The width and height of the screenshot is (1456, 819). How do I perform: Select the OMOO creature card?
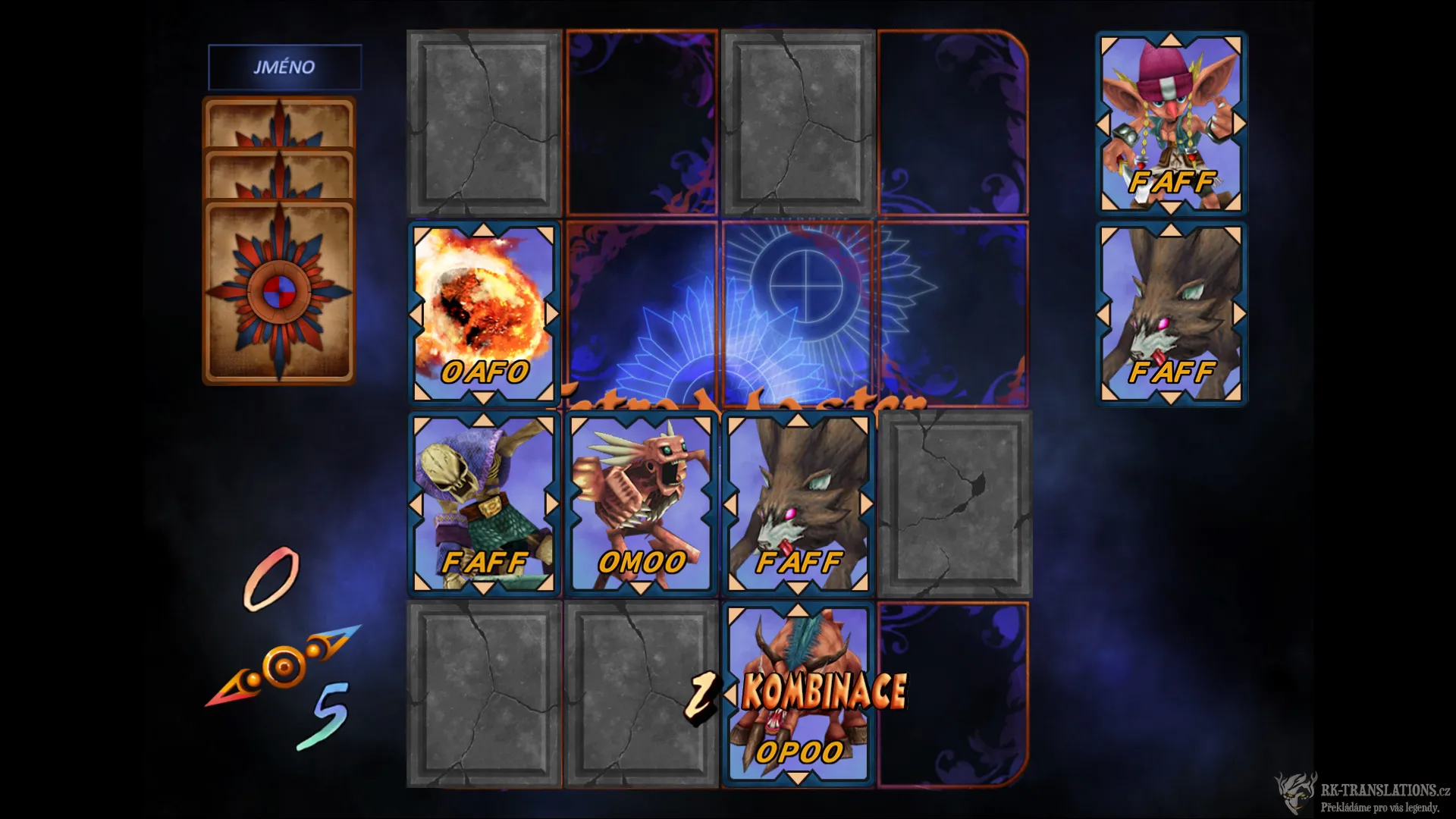tap(641, 500)
